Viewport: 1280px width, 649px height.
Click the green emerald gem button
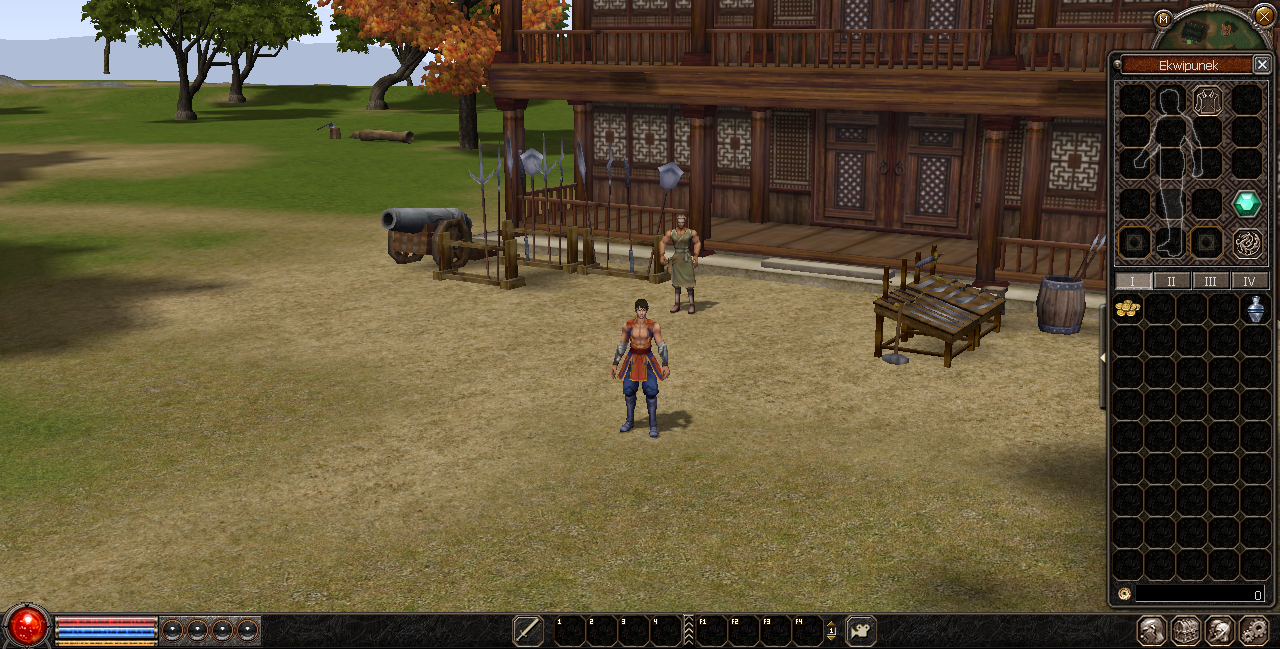click(x=1246, y=204)
